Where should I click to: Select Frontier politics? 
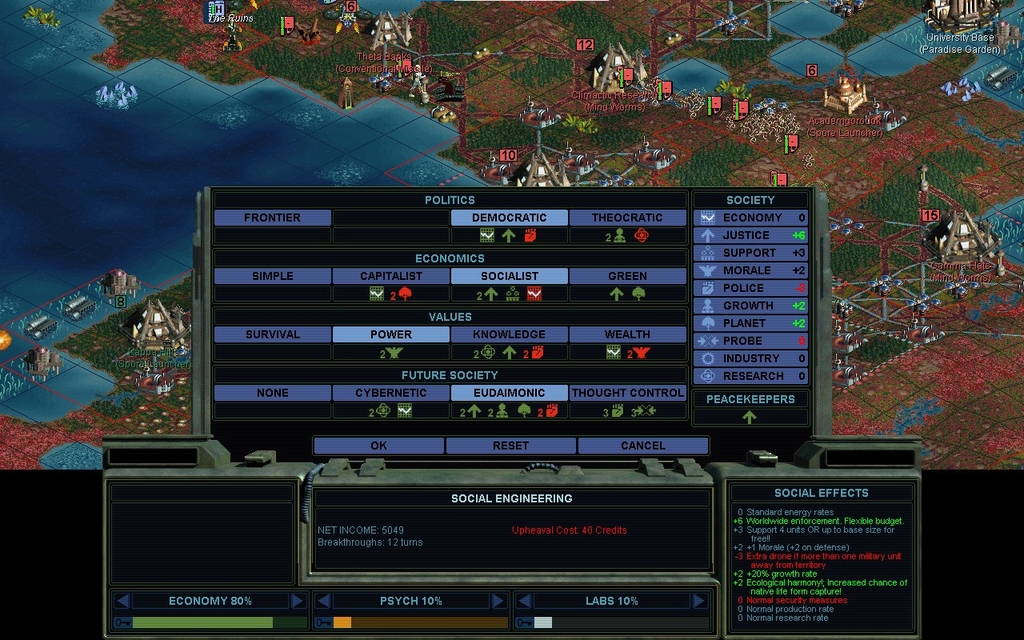coord(272,218)
